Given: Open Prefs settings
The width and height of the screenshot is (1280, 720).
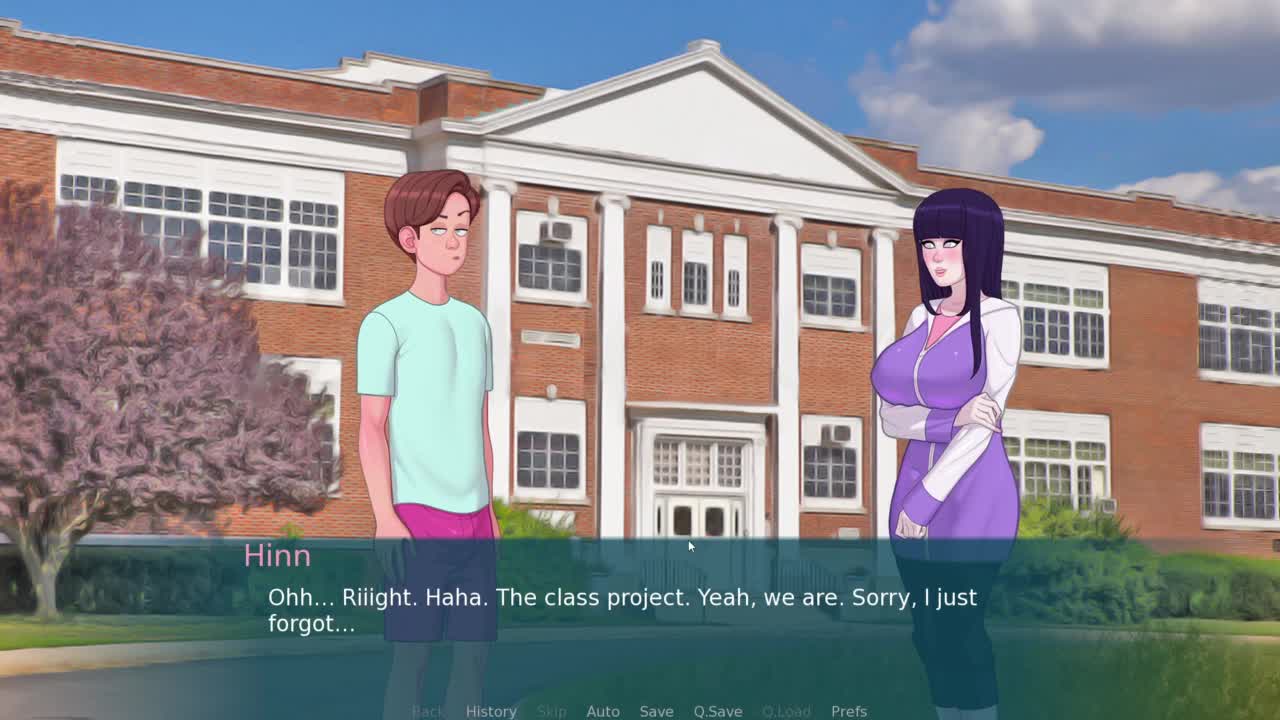Looking at the screenshot, I should point(848,711).
